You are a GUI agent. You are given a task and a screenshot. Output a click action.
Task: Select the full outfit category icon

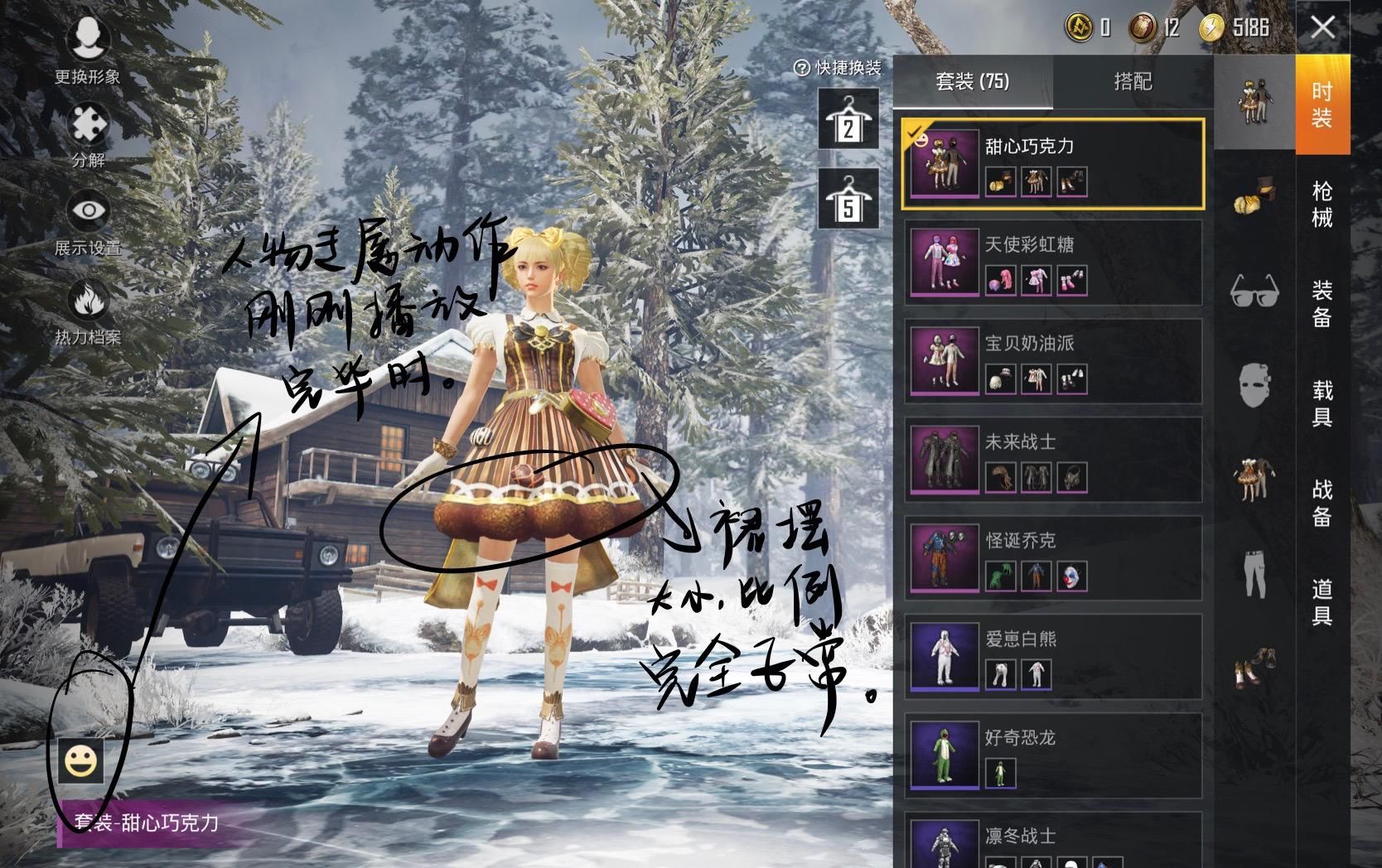point(1253,99)
